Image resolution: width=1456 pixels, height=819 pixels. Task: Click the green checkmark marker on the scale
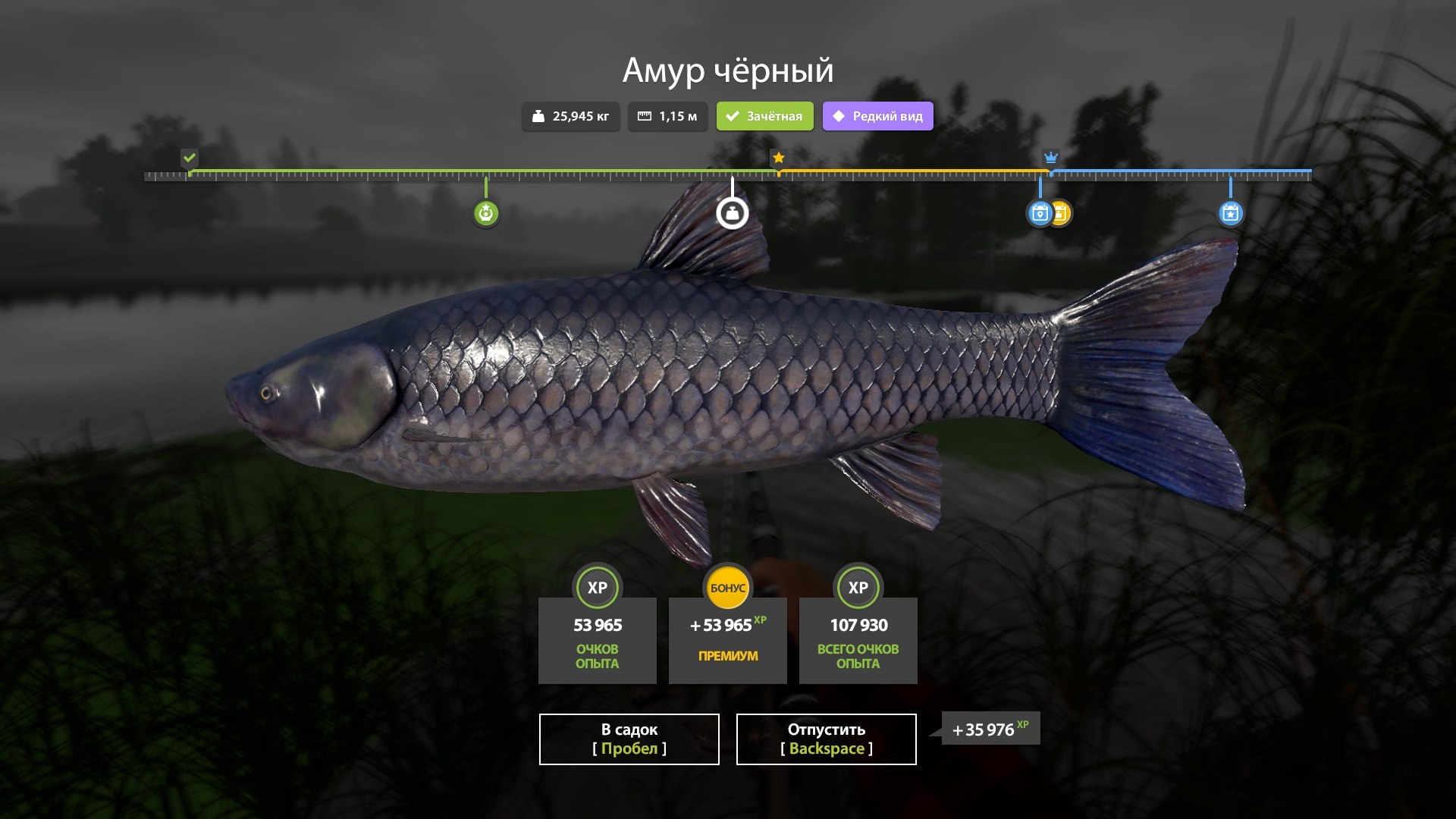[x=190, y=158]
